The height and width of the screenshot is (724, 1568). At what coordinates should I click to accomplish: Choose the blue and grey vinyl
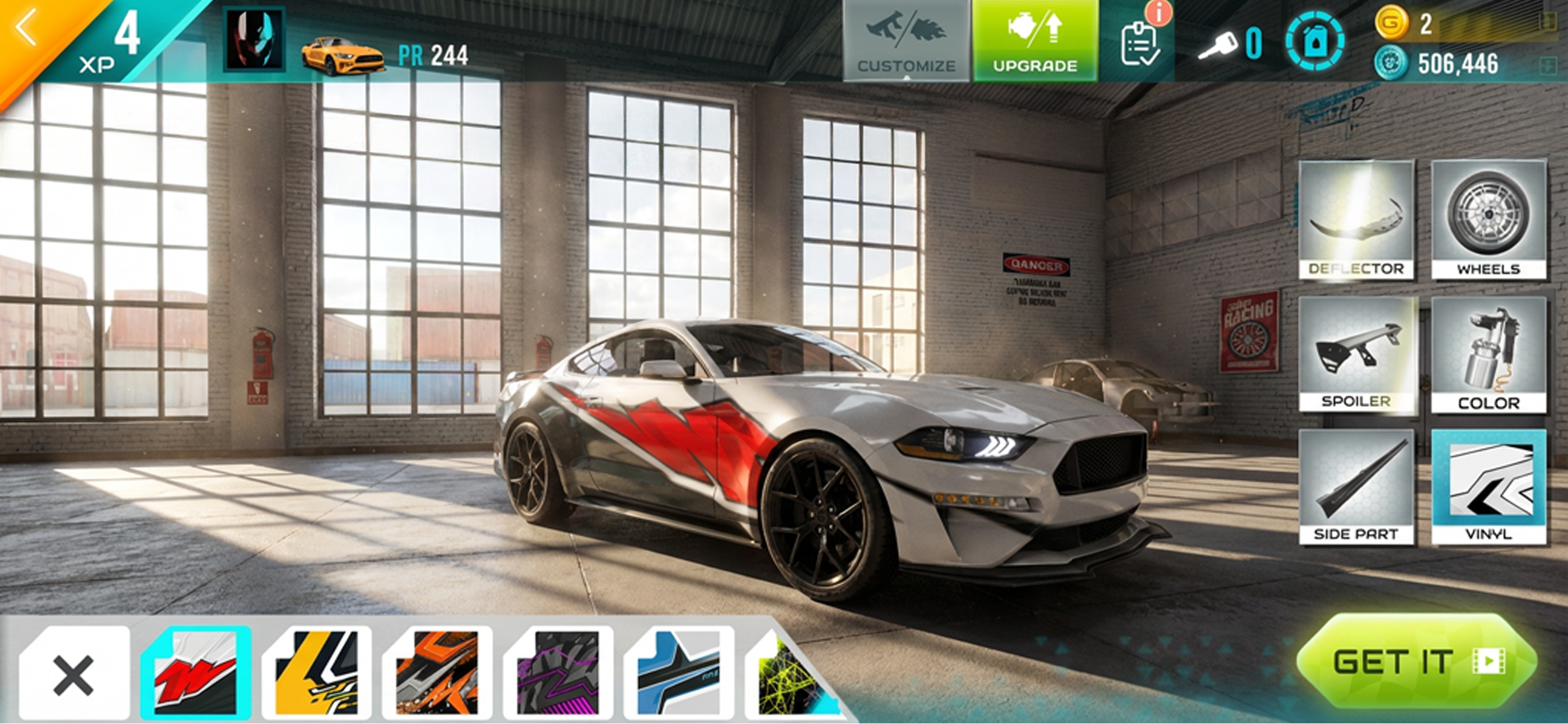coord(678,673)
